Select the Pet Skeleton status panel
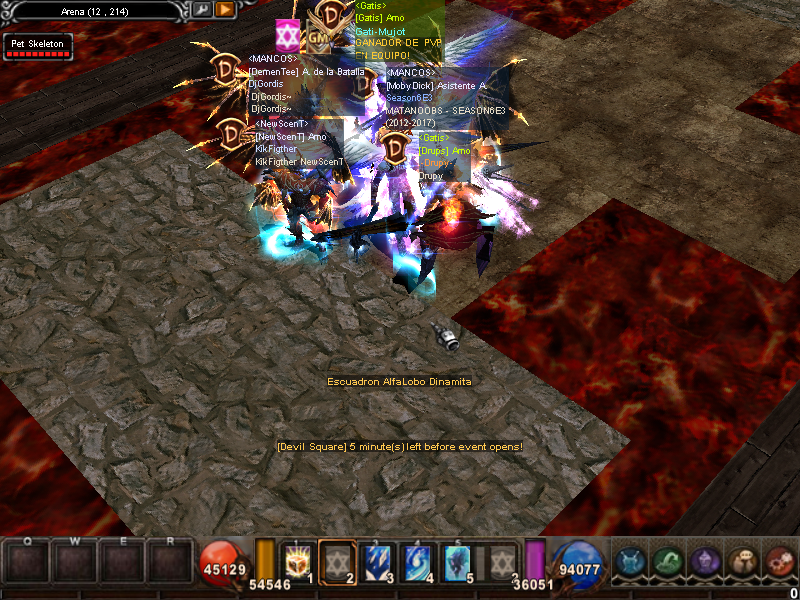800x600 pixels. coord(38,47)
